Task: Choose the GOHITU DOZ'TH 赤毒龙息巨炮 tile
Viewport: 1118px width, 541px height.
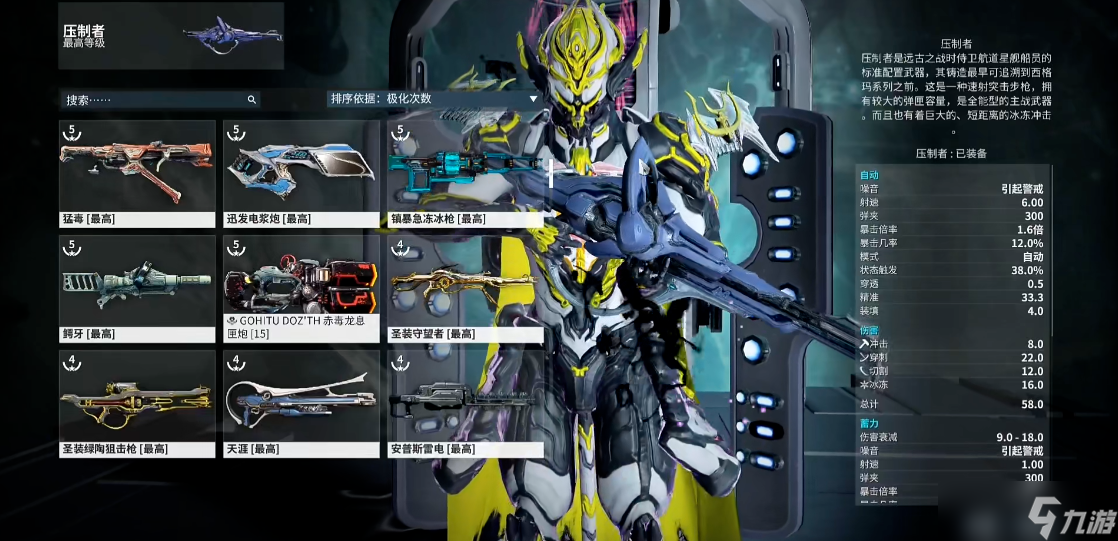Action: [x=301, y=288]
